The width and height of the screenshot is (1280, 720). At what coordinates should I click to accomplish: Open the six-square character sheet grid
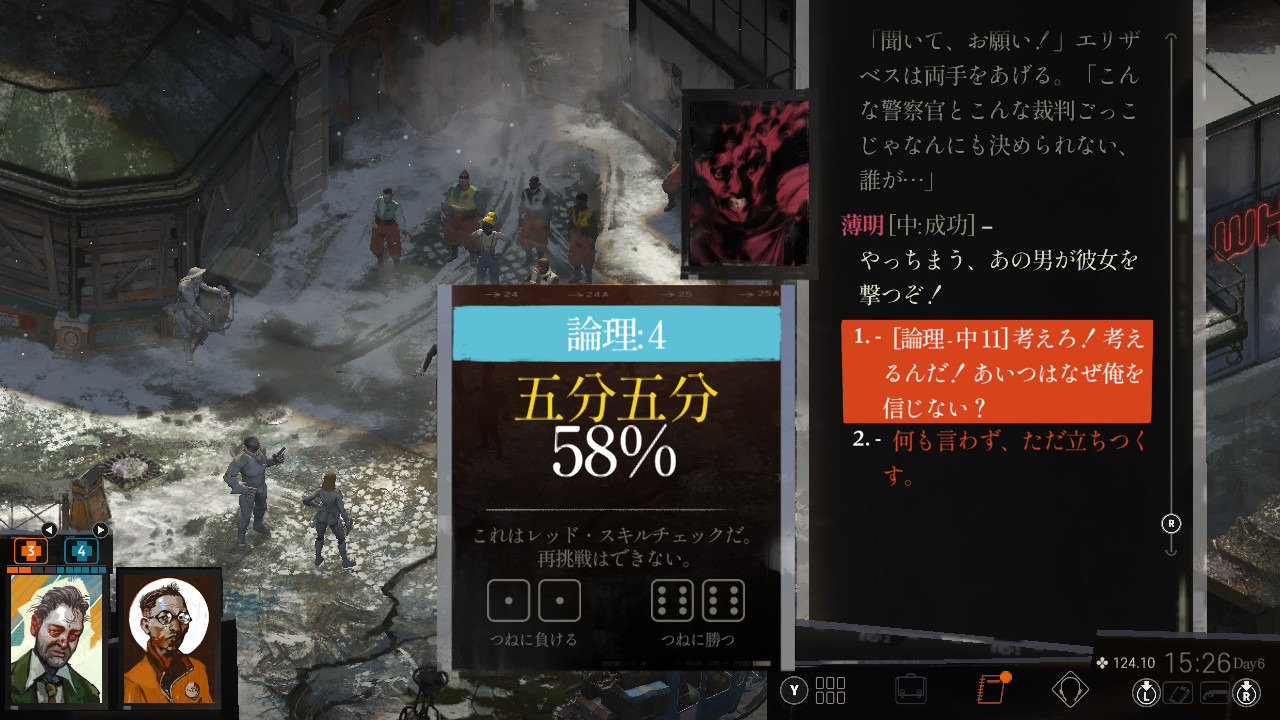point(830,690)
